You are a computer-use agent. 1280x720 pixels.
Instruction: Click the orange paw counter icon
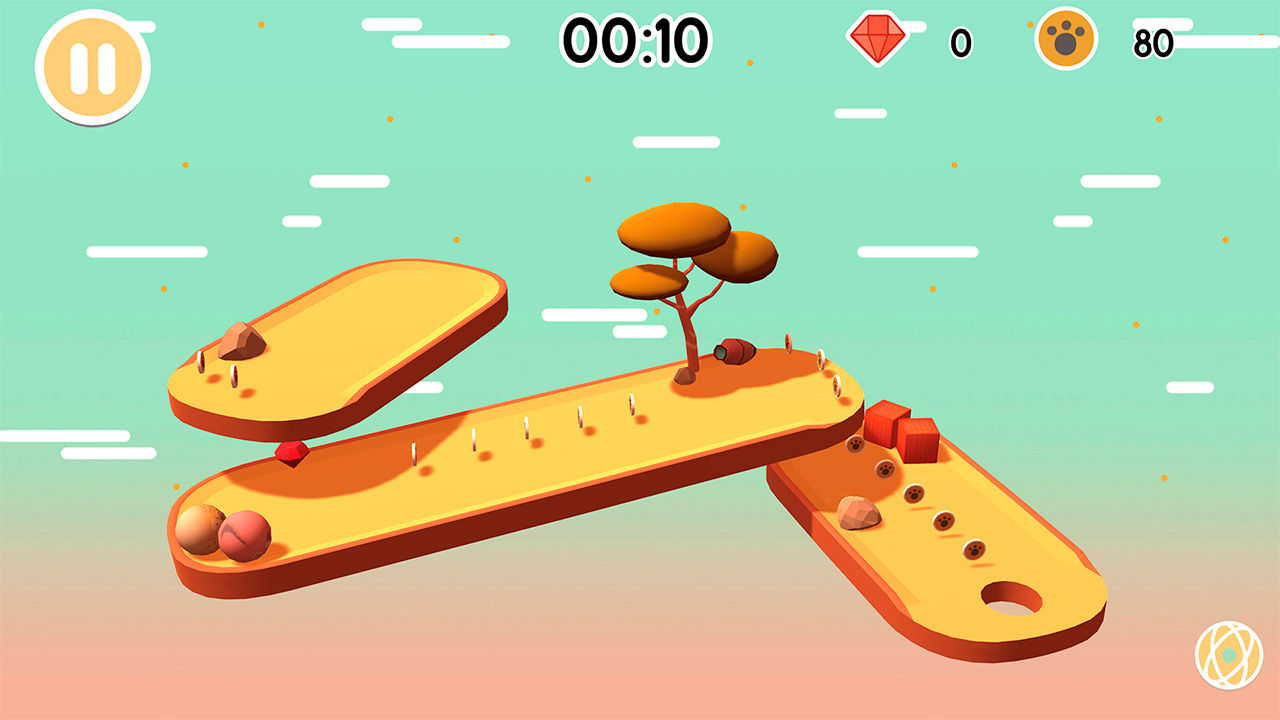coord(1067,40)
